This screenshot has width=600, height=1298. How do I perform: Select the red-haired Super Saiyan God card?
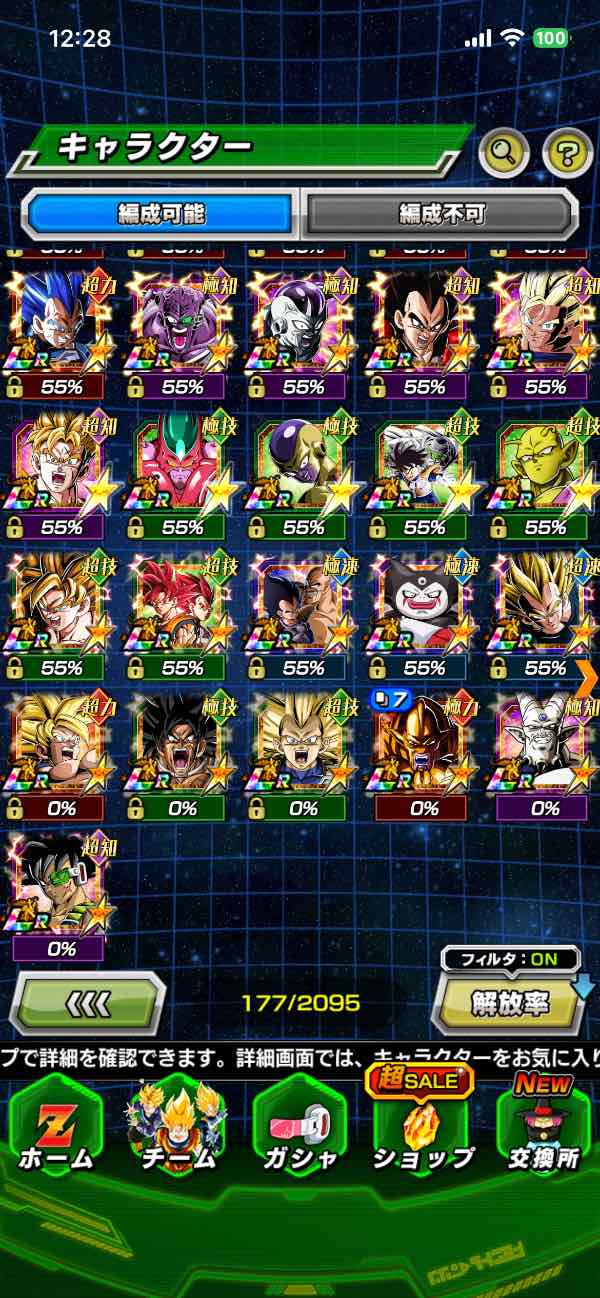[x=181, y=603]
